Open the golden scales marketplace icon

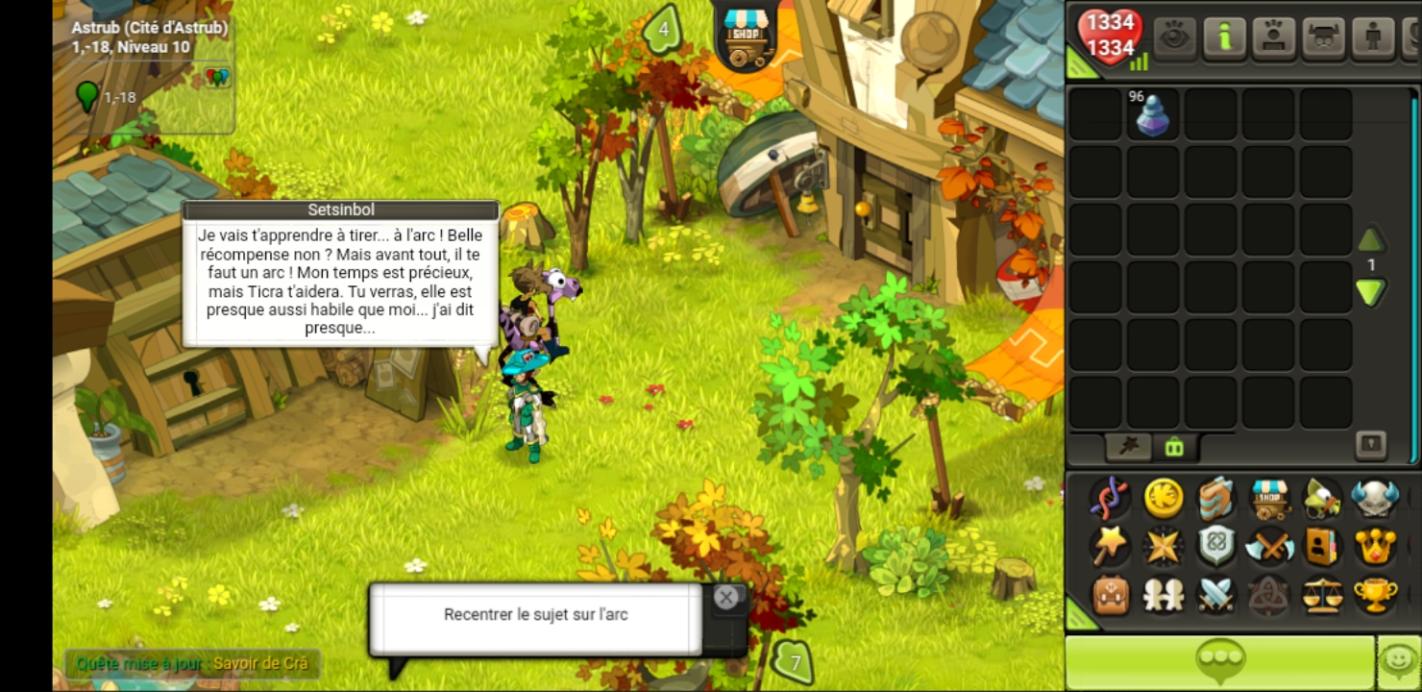click(x=1322, y=595)
